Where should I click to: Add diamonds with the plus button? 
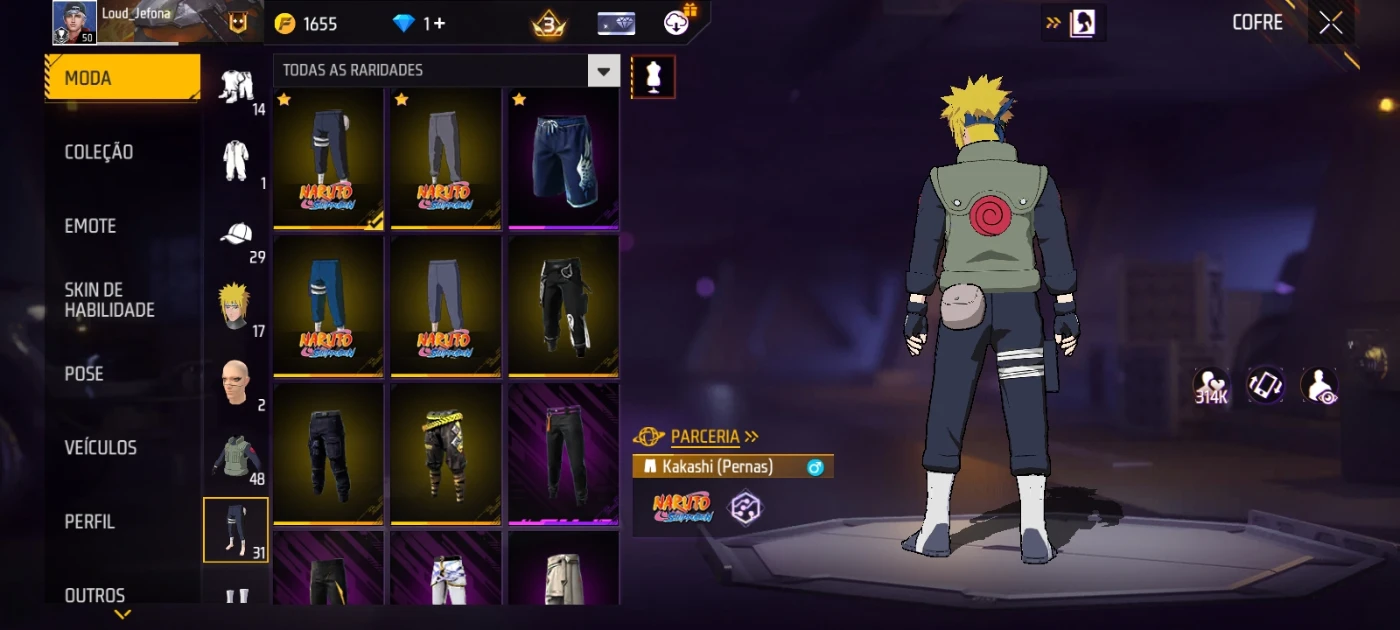tap(439, 24)
